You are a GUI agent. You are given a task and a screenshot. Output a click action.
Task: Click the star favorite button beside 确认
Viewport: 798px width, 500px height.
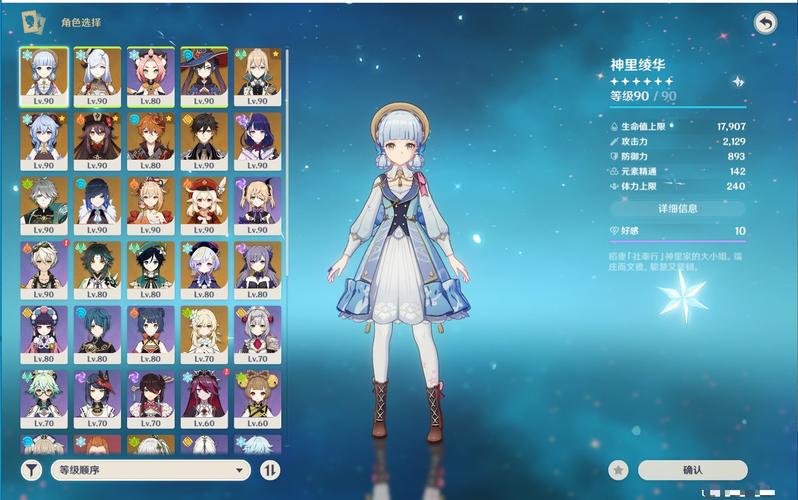coord(619,469)
